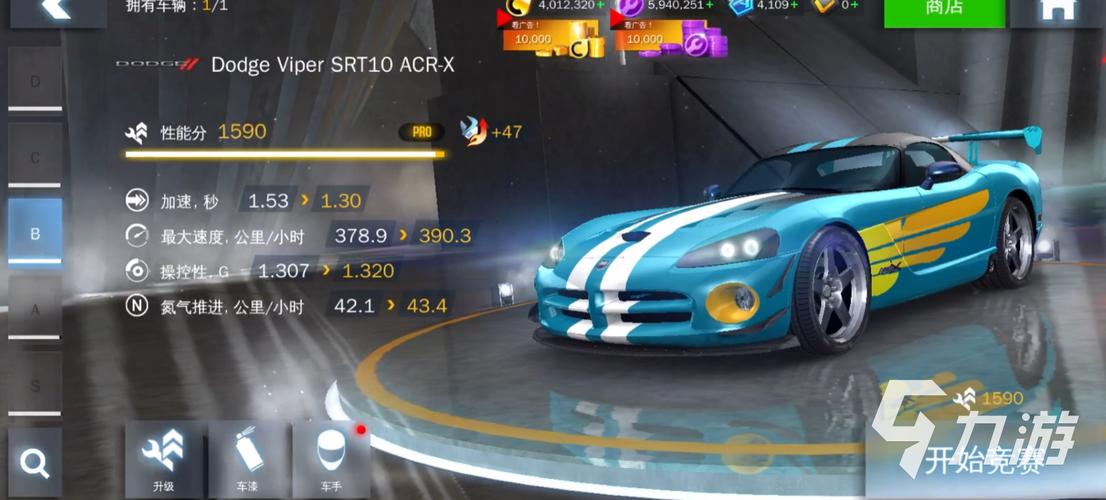Open the 车漆 paint menu
The height and width of the screenshot is (500, 1106).
point(248,460)
